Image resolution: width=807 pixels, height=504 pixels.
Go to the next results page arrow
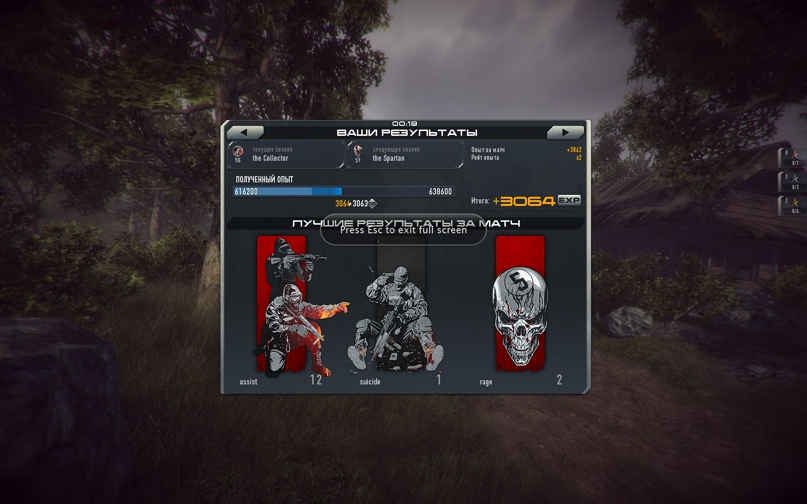(565, 132)
